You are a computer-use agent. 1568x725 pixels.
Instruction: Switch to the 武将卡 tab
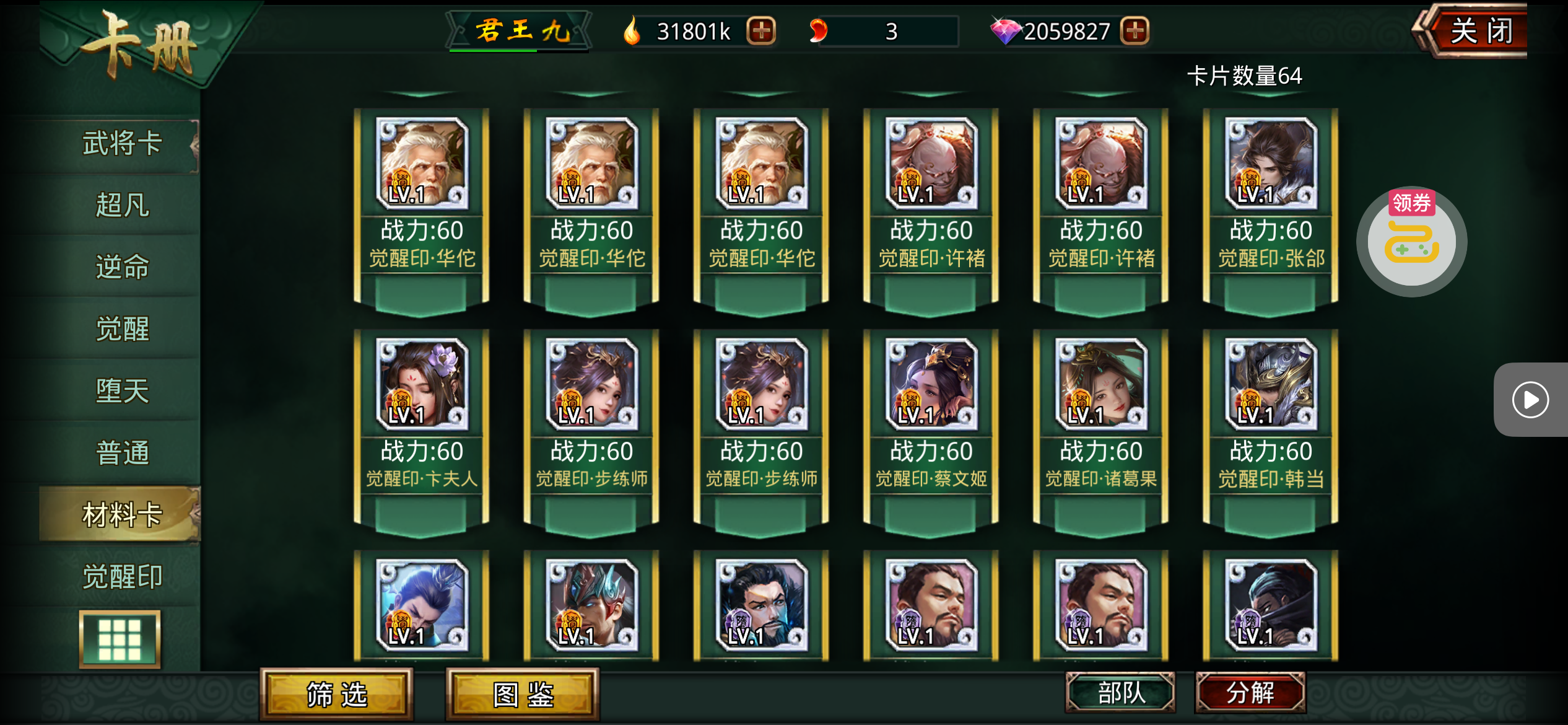(121, 144)
